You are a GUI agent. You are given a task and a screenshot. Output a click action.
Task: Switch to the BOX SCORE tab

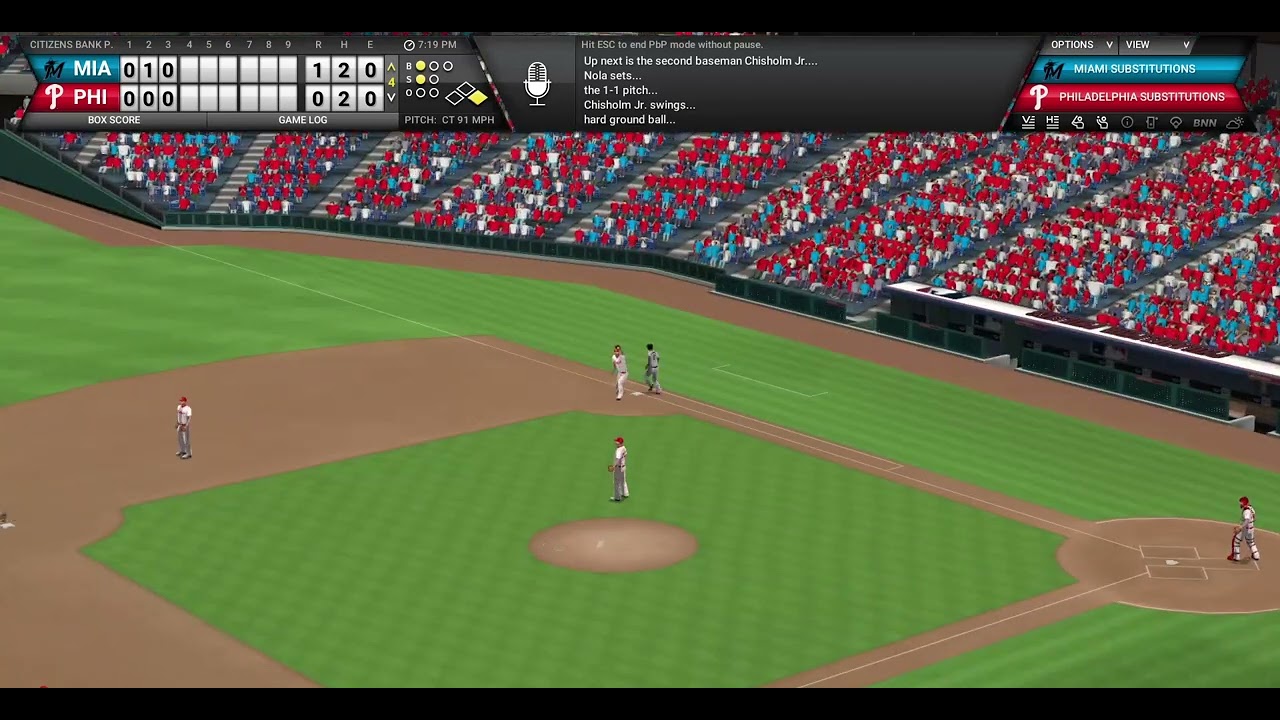(x=115, y=120)
